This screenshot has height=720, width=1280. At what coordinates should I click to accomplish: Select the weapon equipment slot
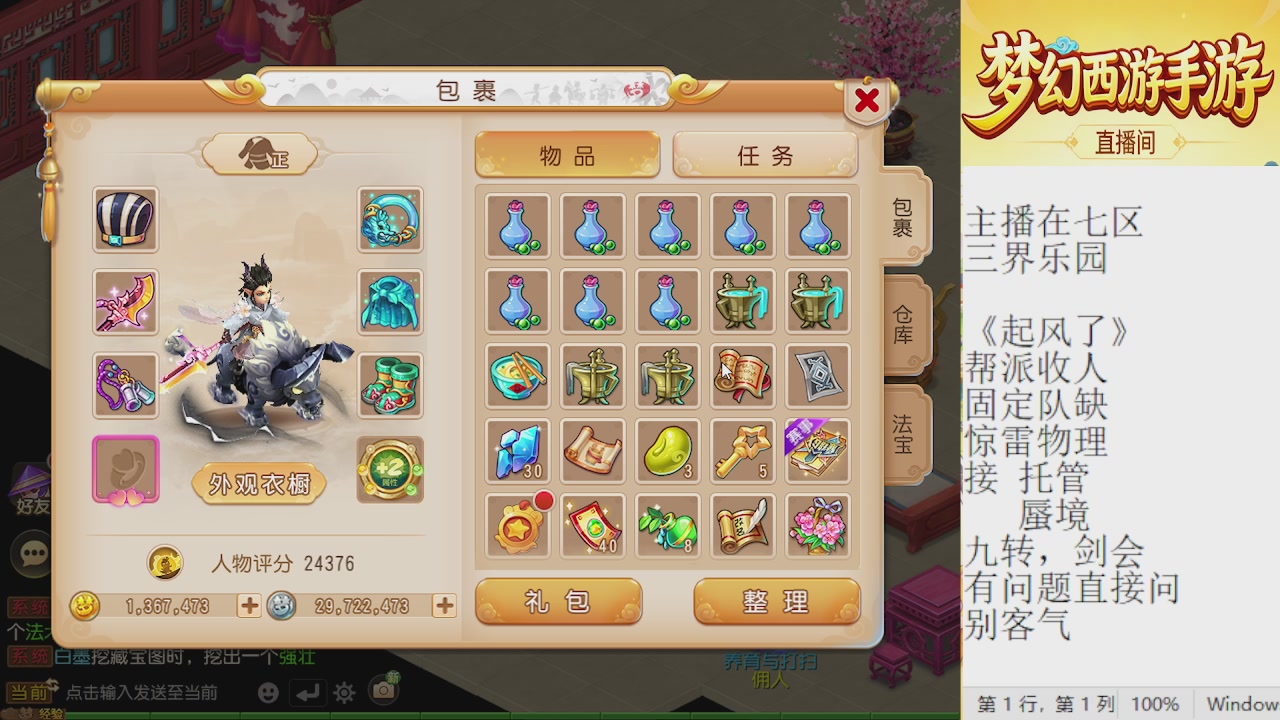[125, 303]
